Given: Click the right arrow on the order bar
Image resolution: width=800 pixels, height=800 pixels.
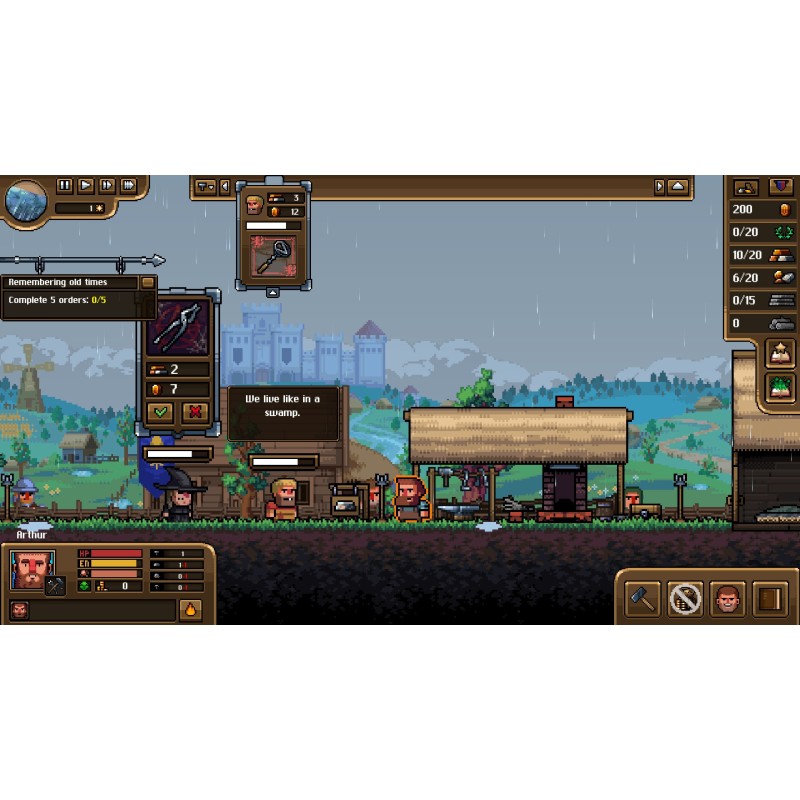Looking at the screenshot, I should point(659,187).
